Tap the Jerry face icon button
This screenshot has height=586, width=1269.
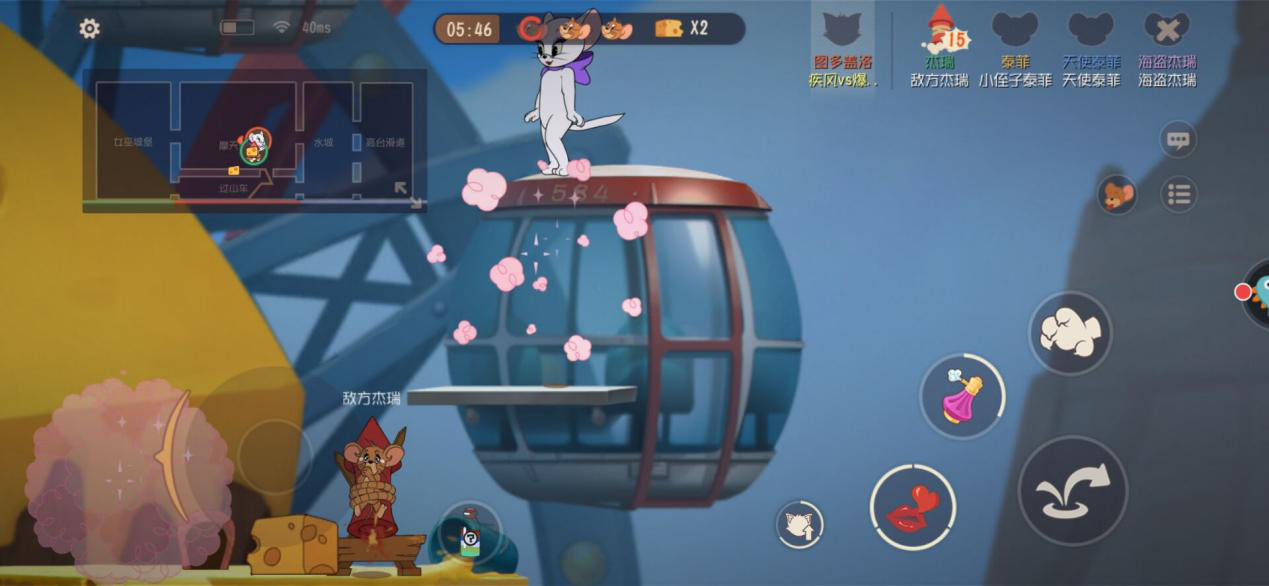click(1117, 194)
